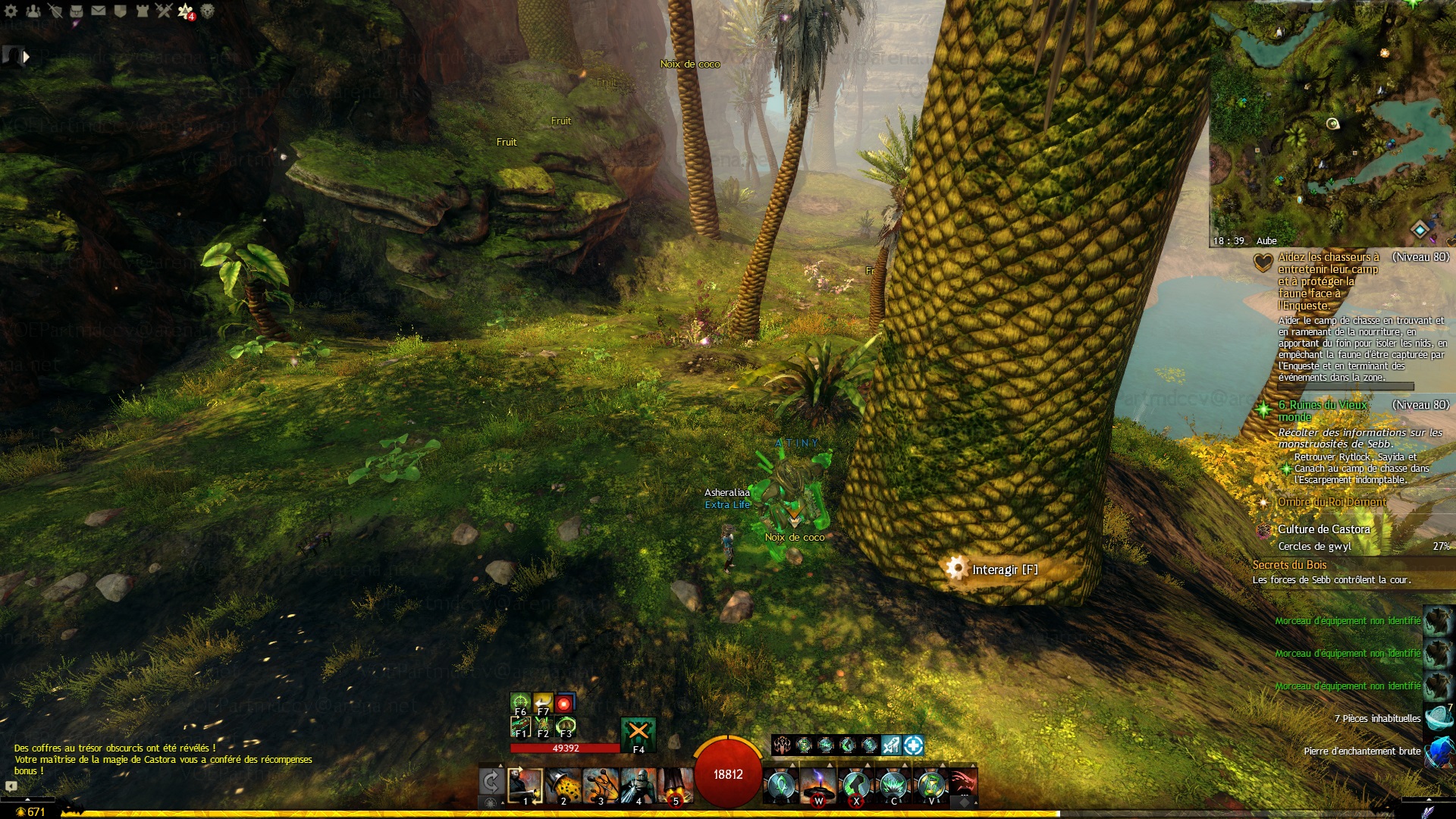Open the contacts and LFG panel
Image resolution: width=1456 pixels, height=819 pixels.
(33, 11)
